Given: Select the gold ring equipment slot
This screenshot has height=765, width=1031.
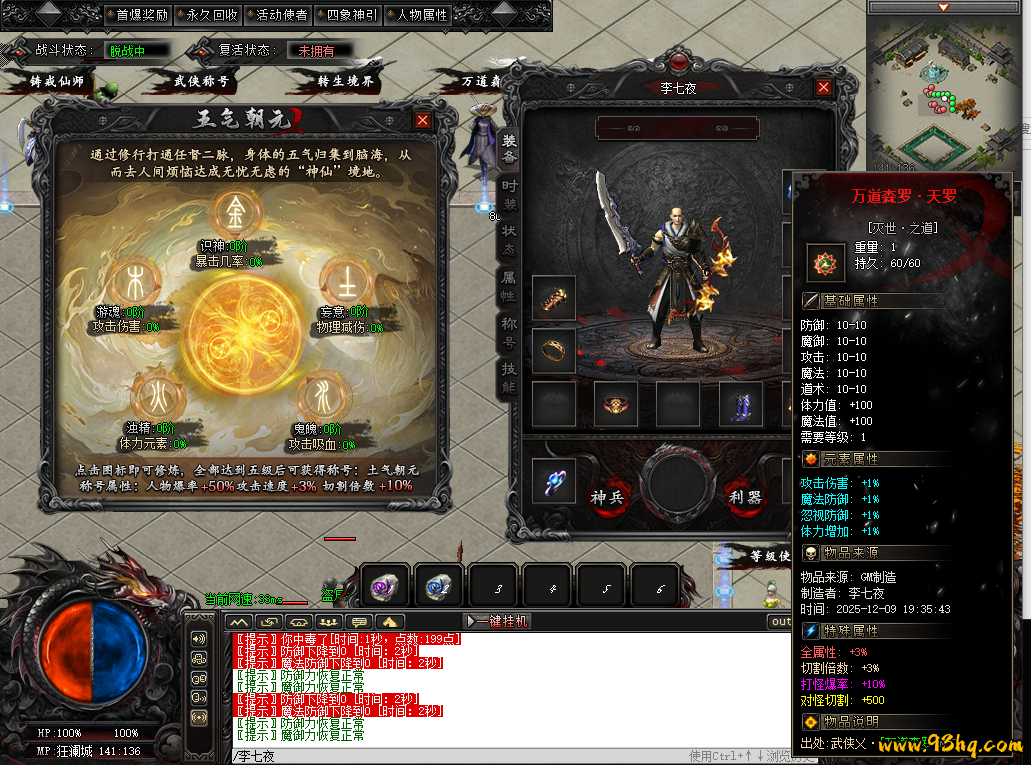Looking at the screenshot, I should (553, 349).
